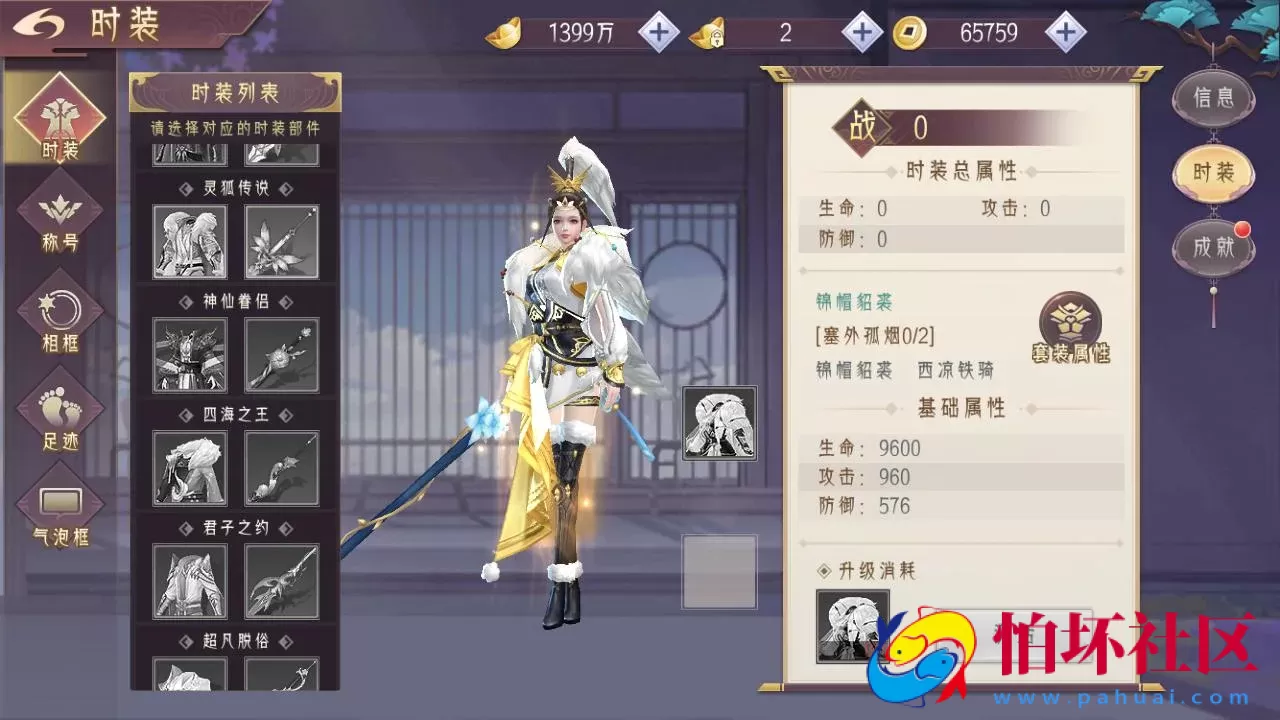Expand the 超凡脱俗 category section
This screenshot has width=1280, height=720.
click(x=234, y=641)
